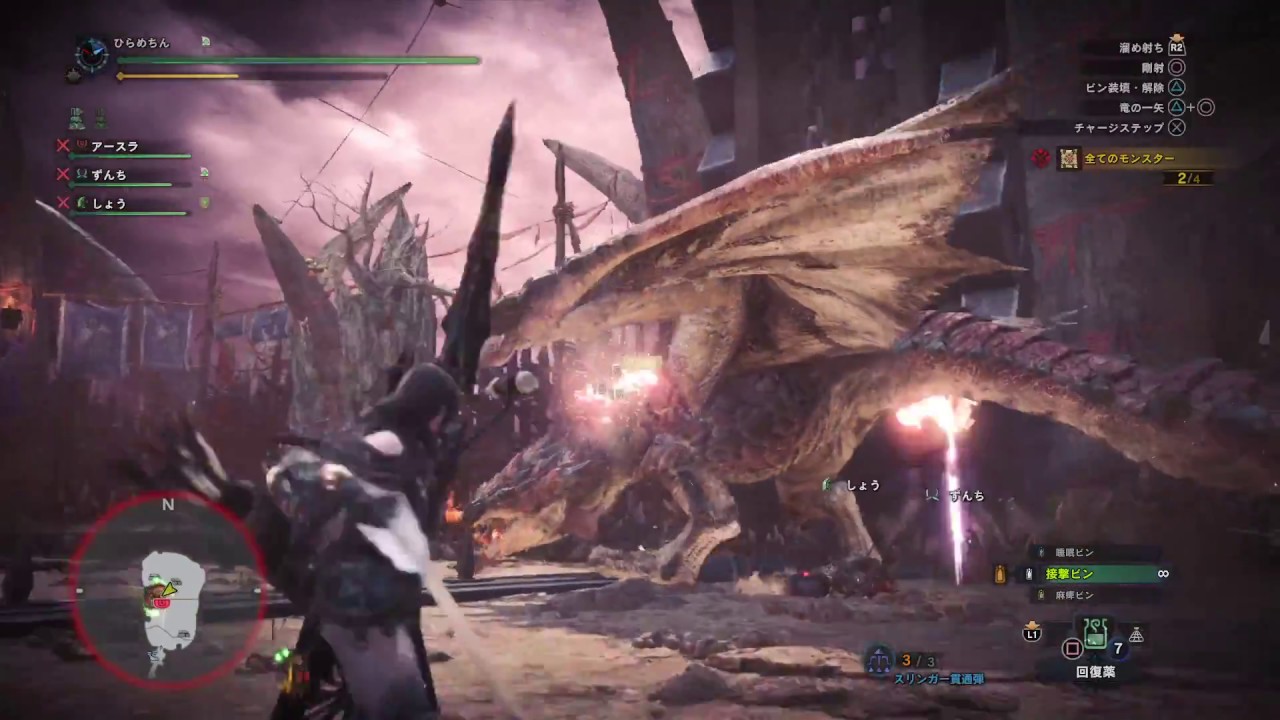Choose the 麻痺ビン coating
Image resolution: width=1280 pixels, height=720 pixels.
point(1074,595)
